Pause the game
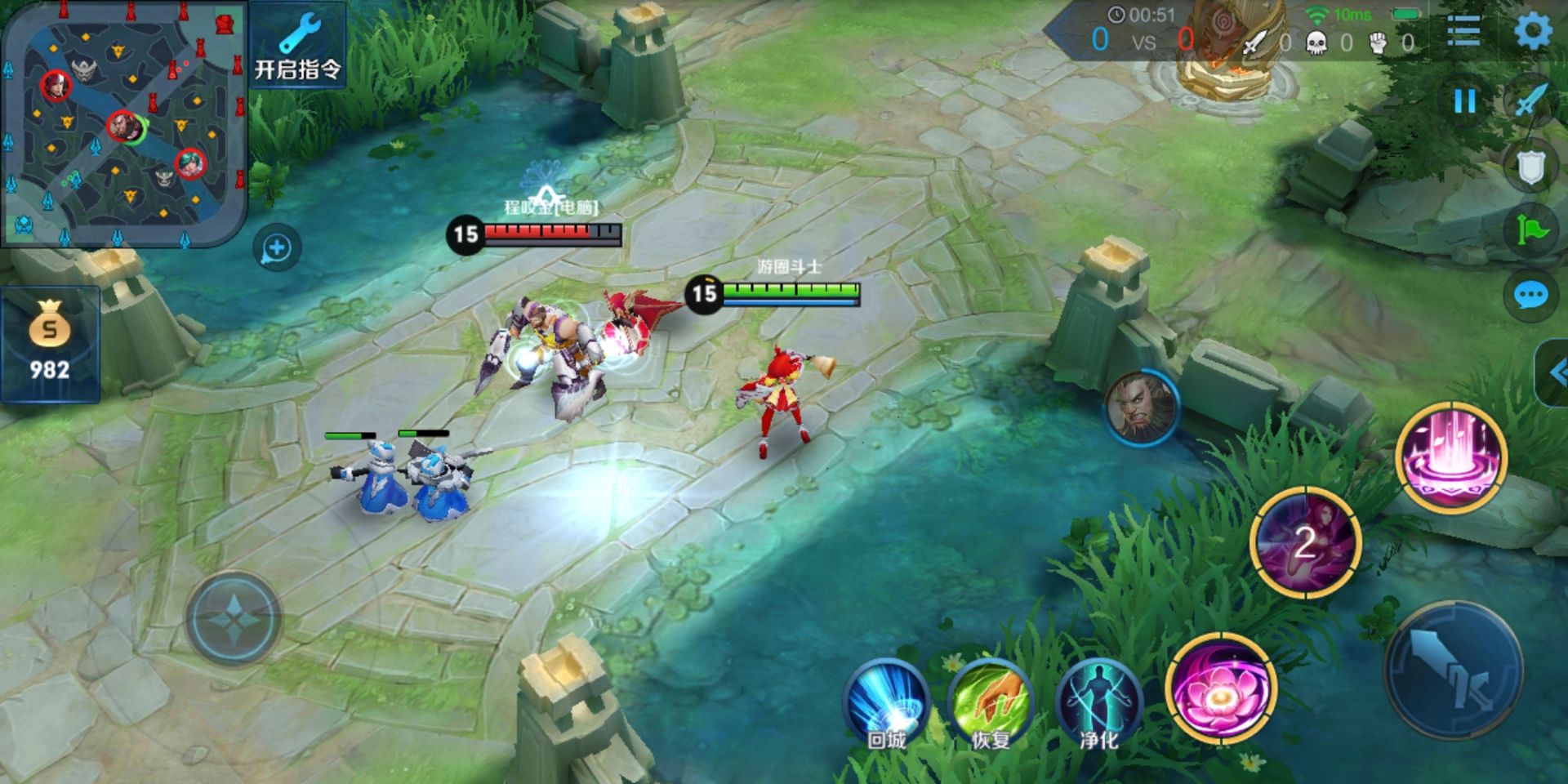 (1465, 102)
